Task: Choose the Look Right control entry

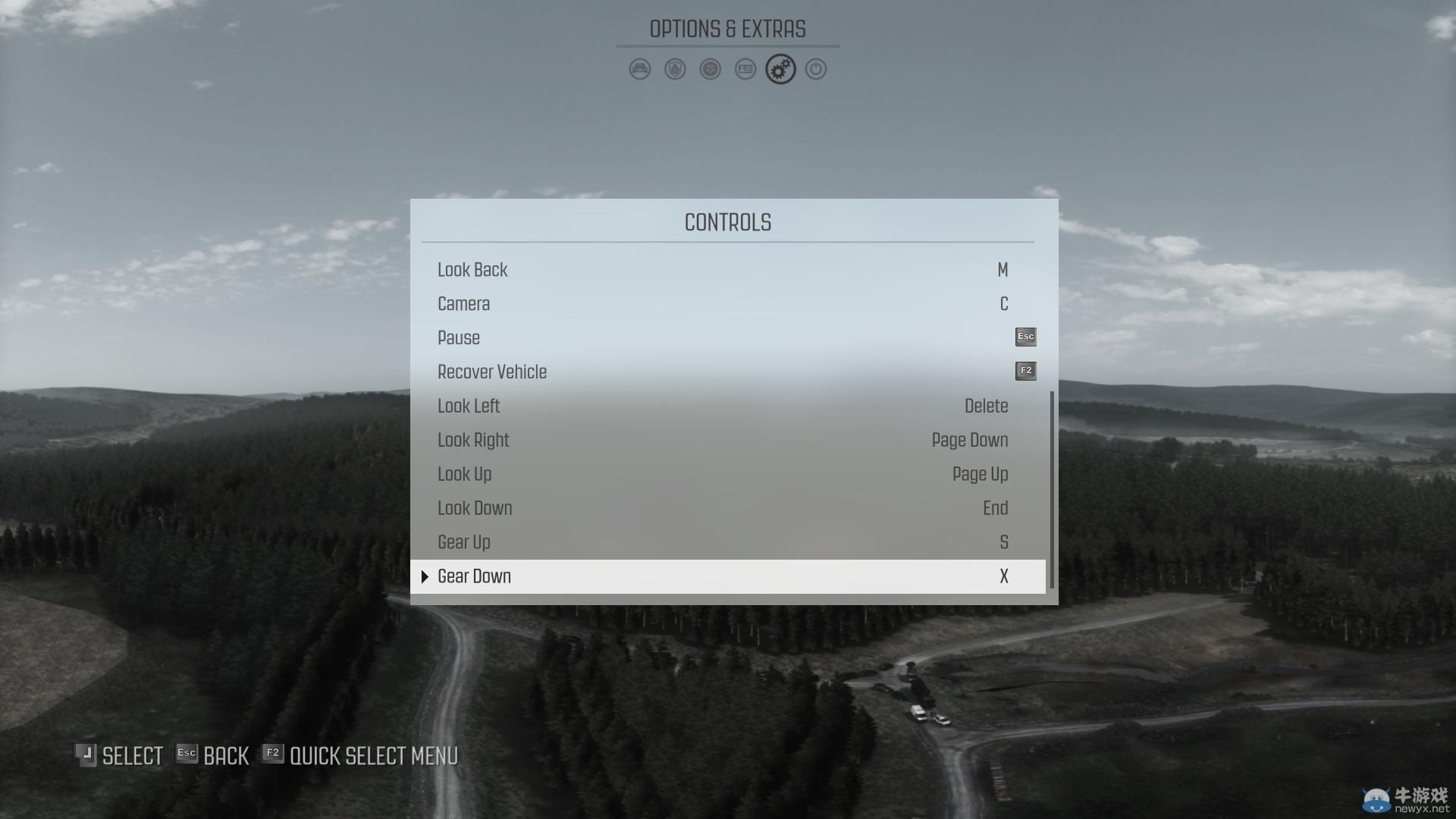Action: (x=726, y=441)
